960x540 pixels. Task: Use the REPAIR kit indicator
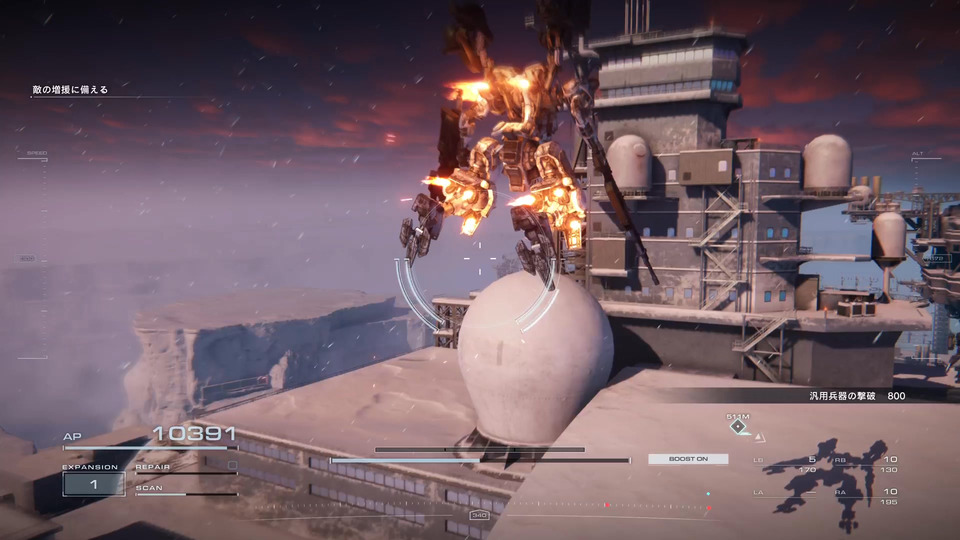point(186,467)
